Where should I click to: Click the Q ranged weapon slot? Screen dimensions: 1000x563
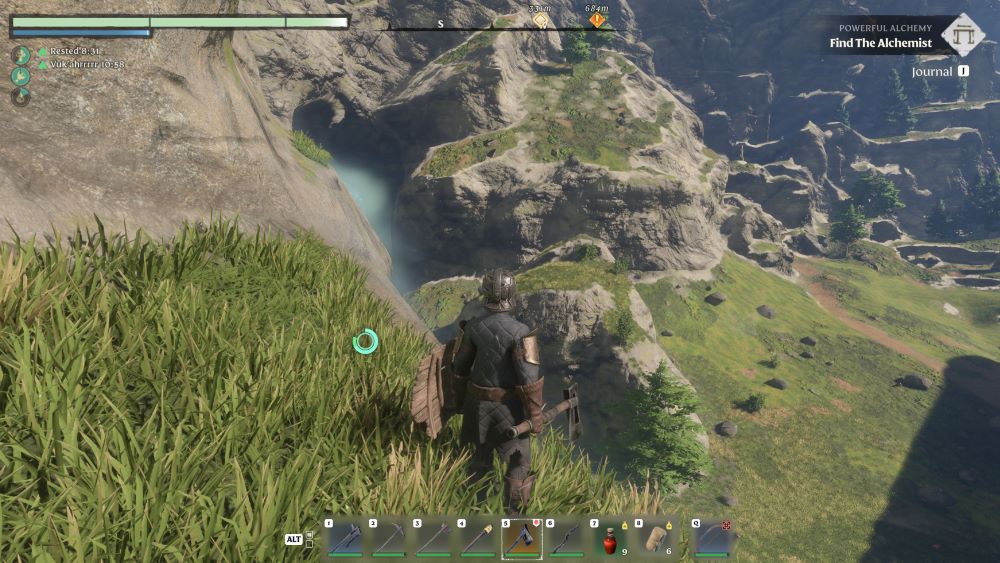[x=714, y=538]
